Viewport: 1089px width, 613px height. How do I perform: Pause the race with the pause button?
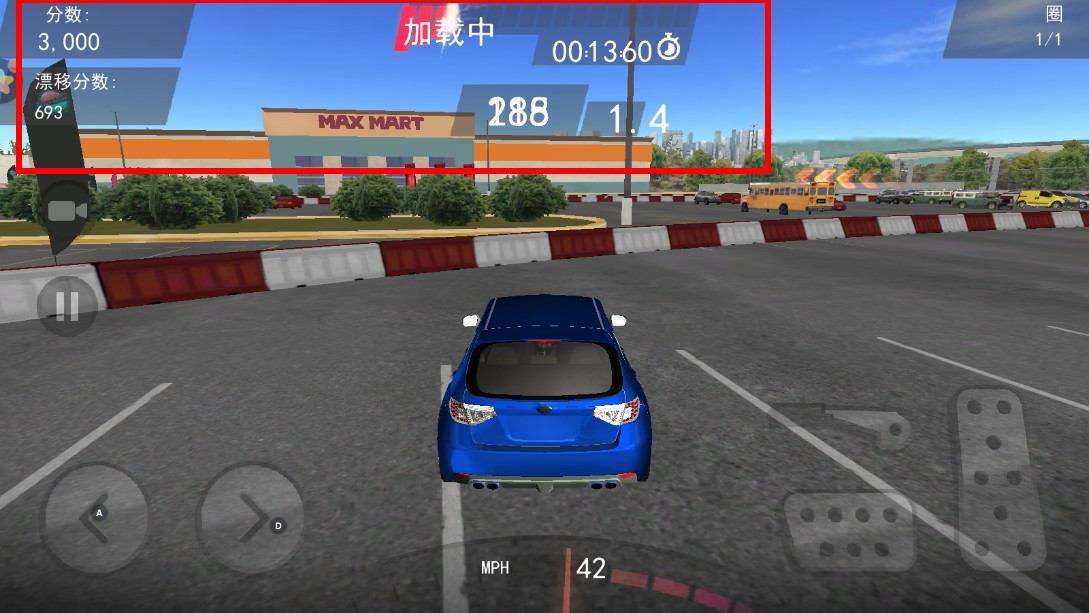(67, 306)
